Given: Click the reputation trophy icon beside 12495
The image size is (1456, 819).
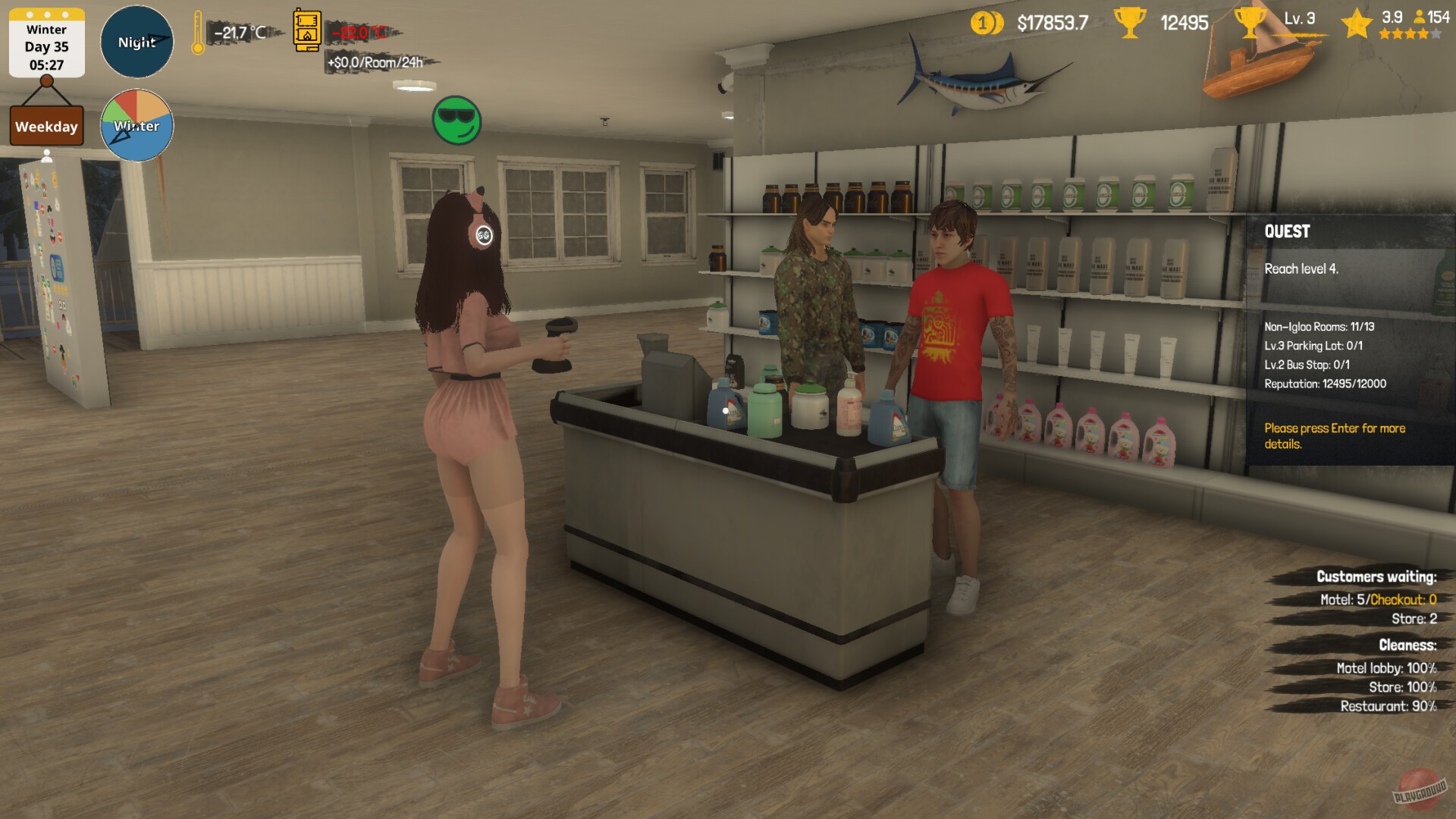Looking at the screenshot, I should [1129, 24].
